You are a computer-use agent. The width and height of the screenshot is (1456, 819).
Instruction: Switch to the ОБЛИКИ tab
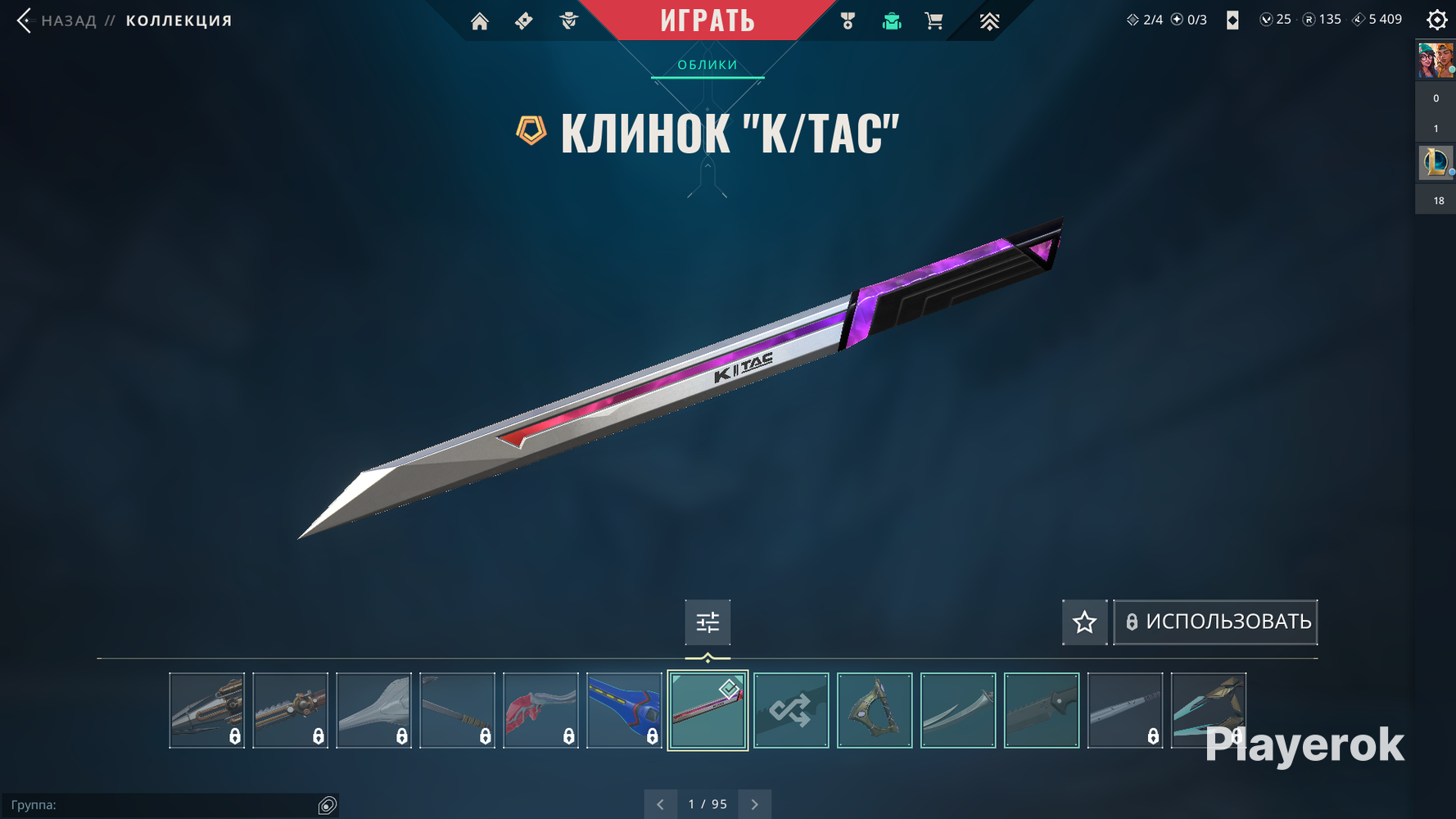[708, 65]
